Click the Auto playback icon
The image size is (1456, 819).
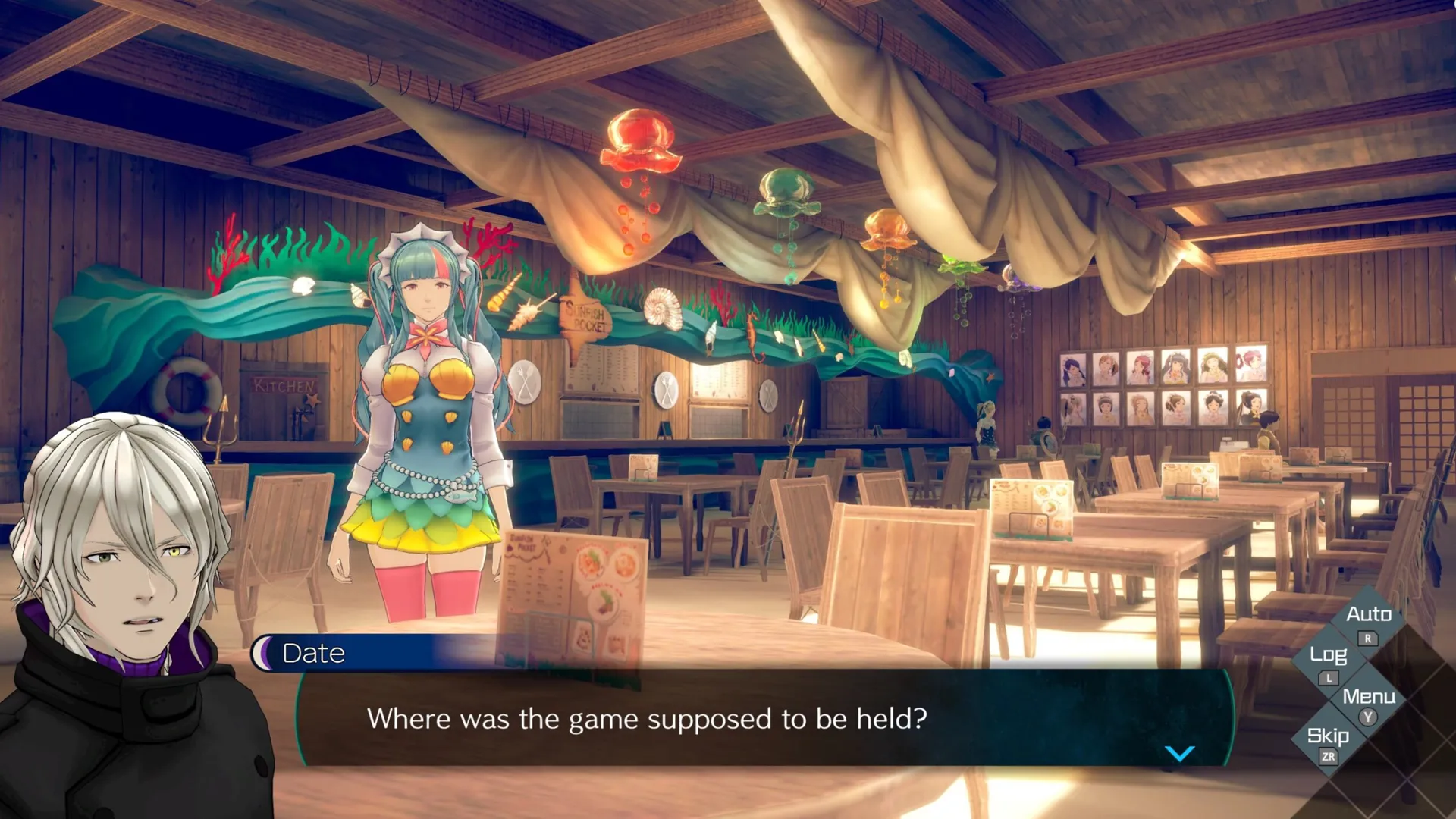point(1370,615)
